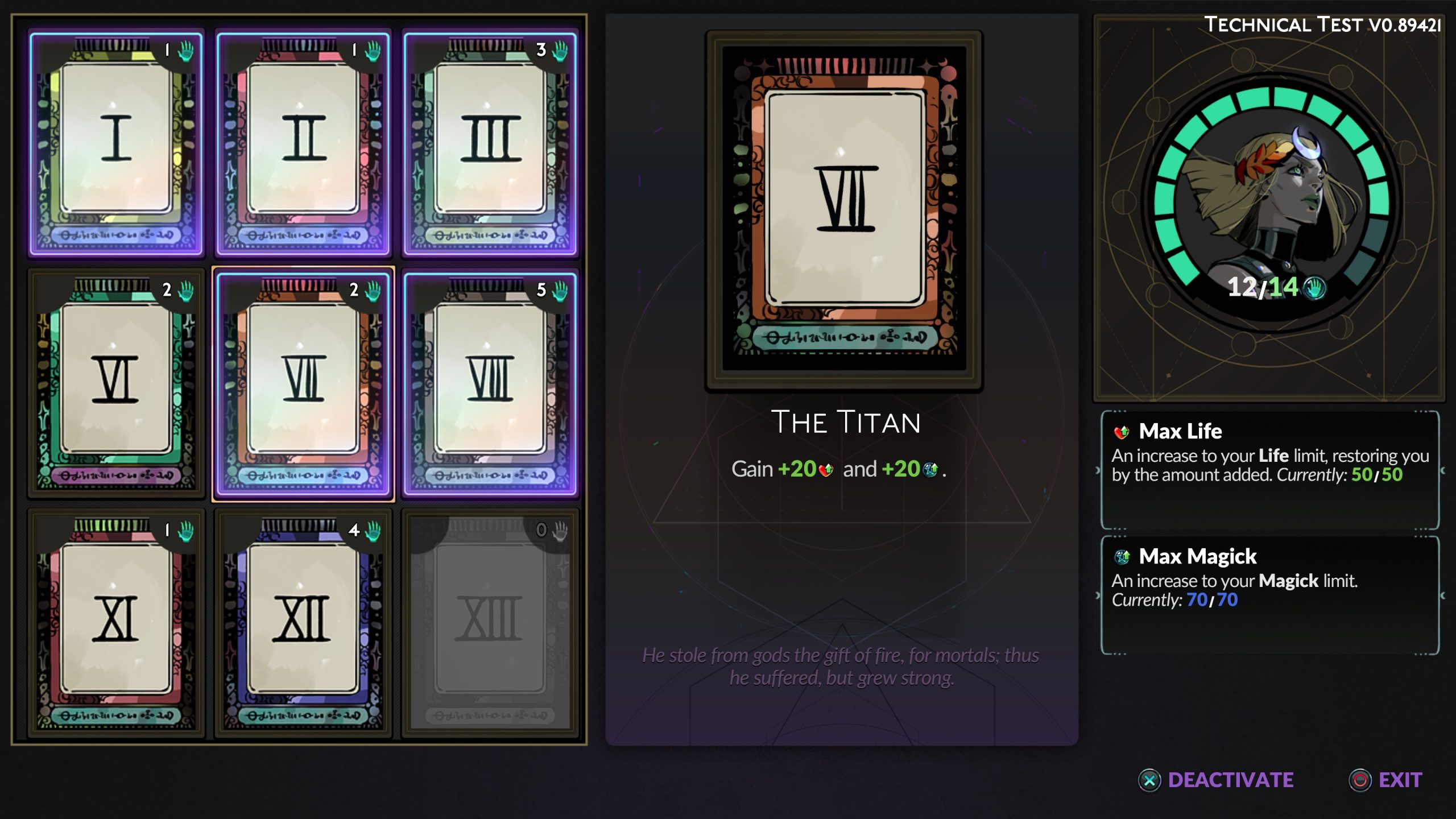The height and width of the screenshot is (819, 1456).
Task: Click the highlighted card VII in the grid
Action: coord(303,383)
